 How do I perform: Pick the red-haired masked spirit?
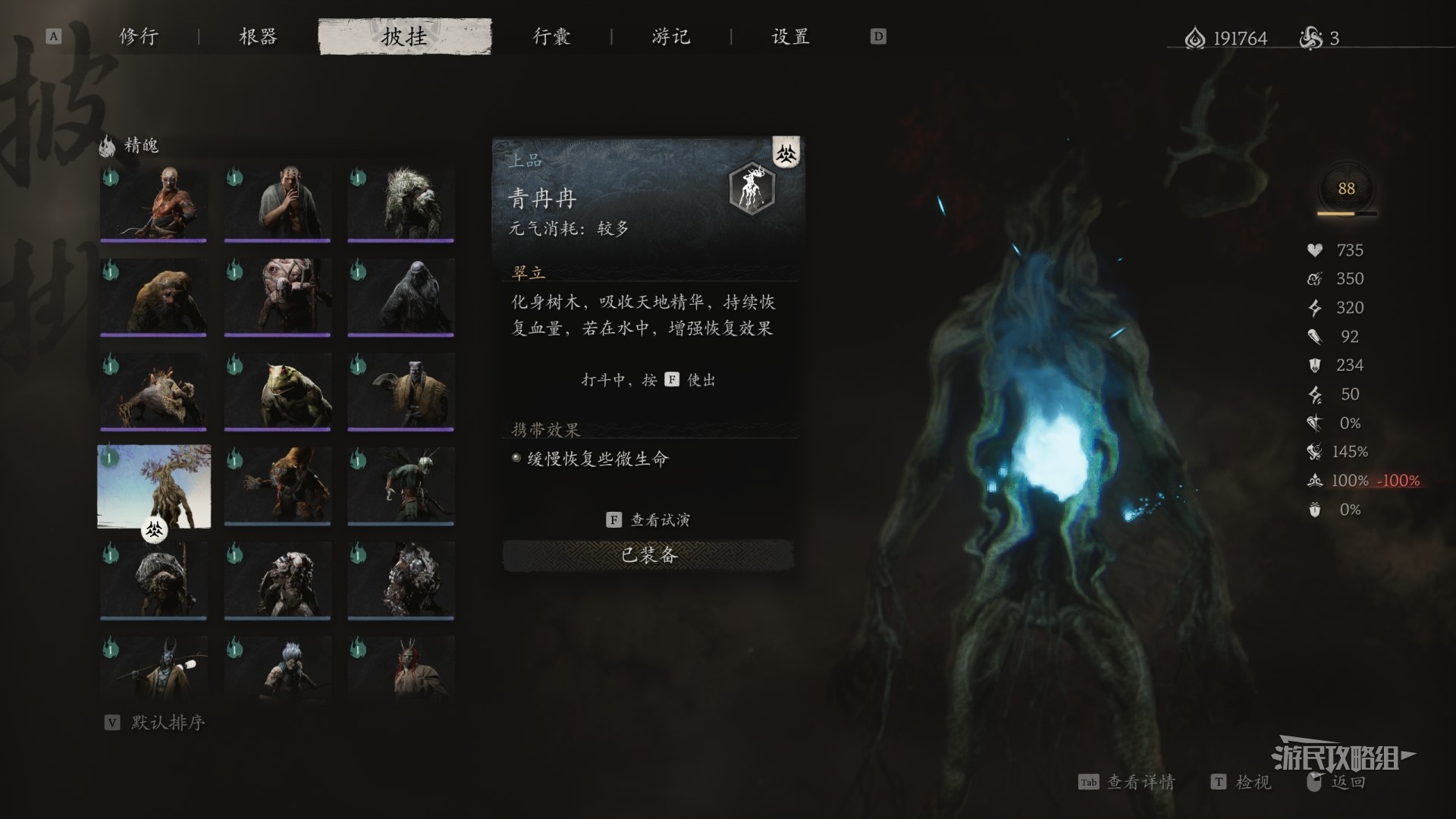401,668
